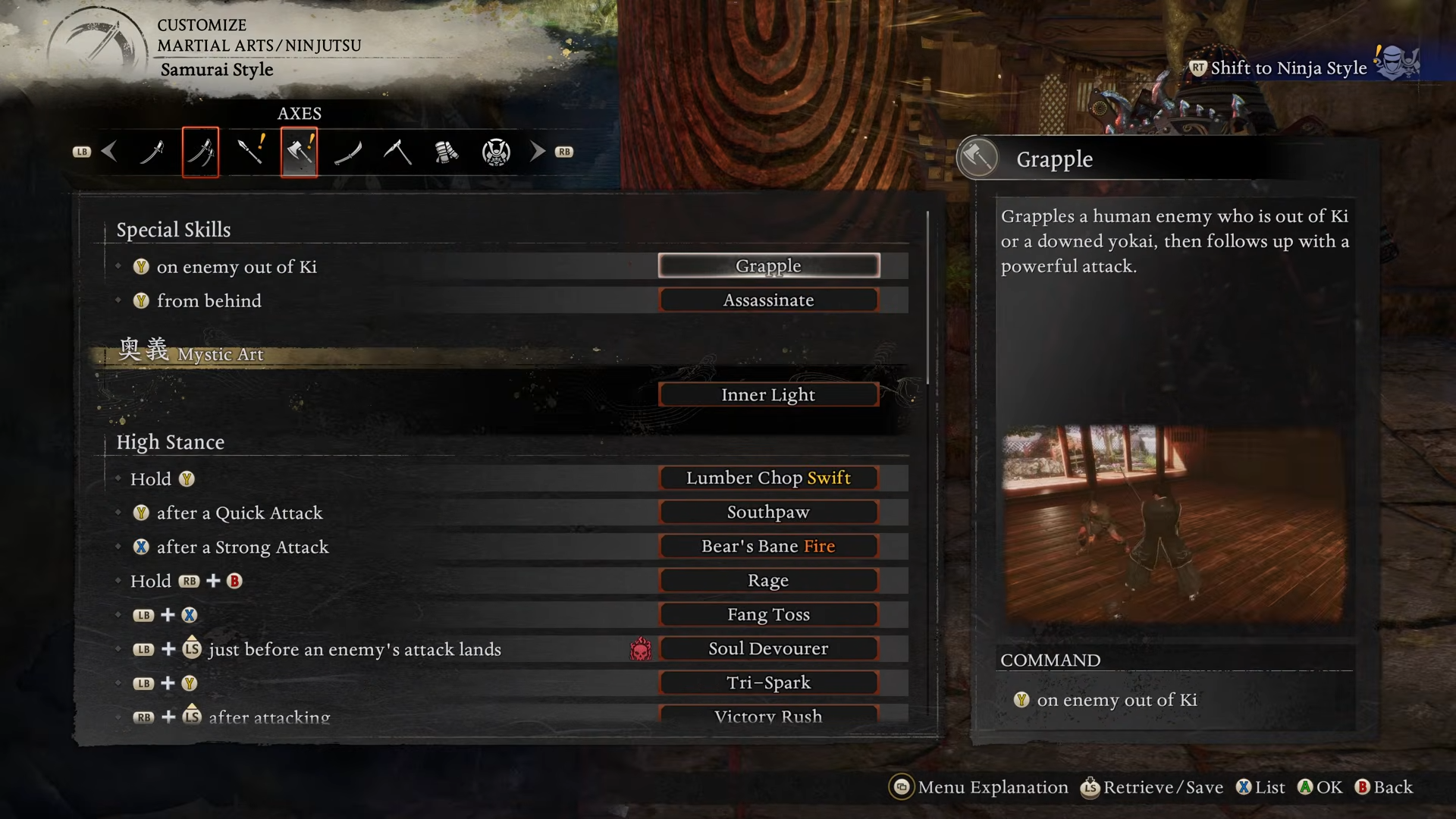Pick the Rage skill slot

click(x=768, y=581)
